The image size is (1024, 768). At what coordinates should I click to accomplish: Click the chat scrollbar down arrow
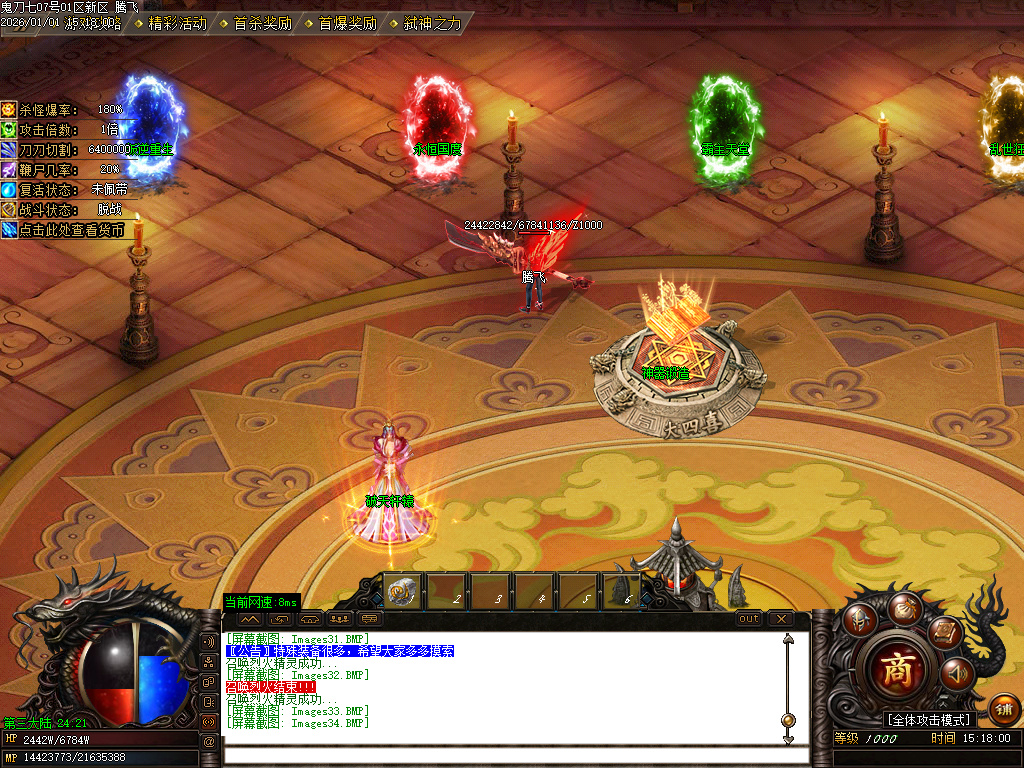[788, 738]
